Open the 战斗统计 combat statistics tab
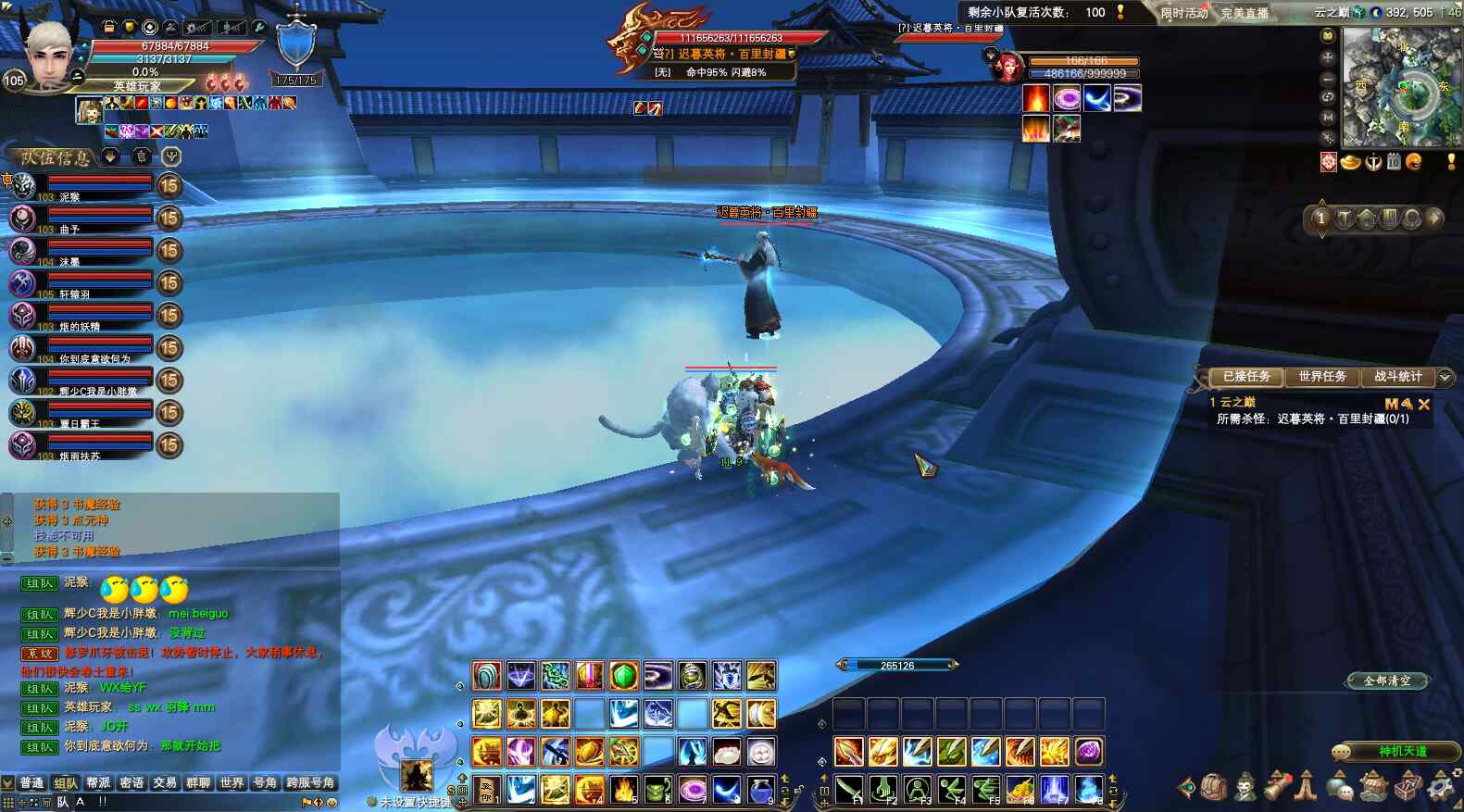1464x812 pixels. pyautogui.click(x=1397, y=377)
